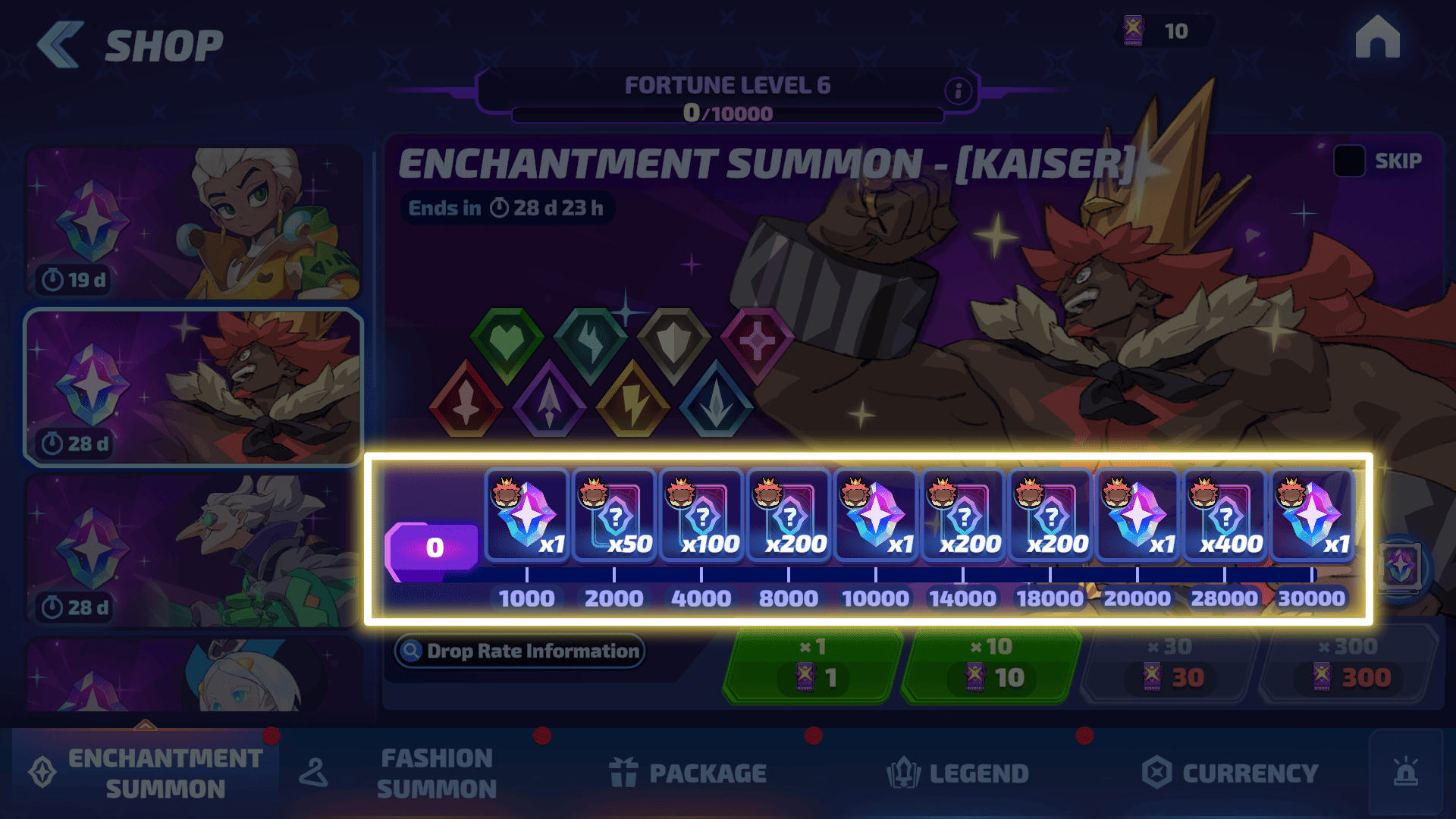Select the white-haired goblin banner thumbnail

point(193,551)
